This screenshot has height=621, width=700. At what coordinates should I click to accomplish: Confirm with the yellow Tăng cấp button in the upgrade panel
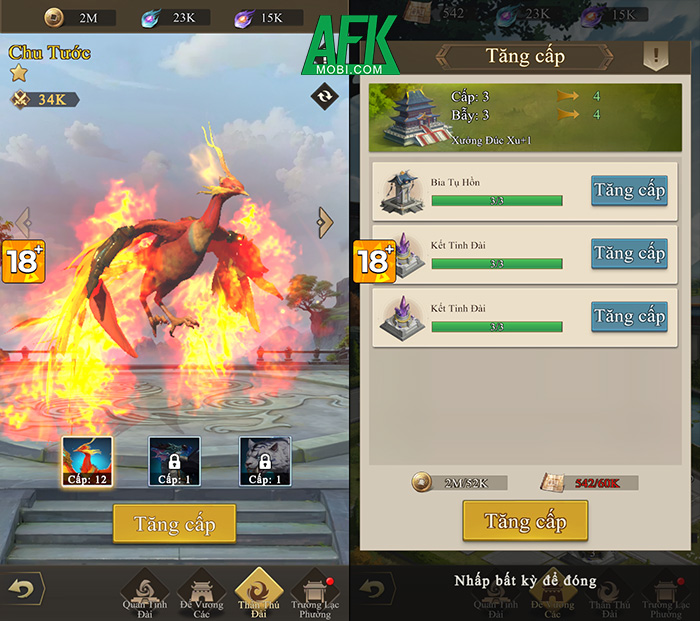click(525, 521)
